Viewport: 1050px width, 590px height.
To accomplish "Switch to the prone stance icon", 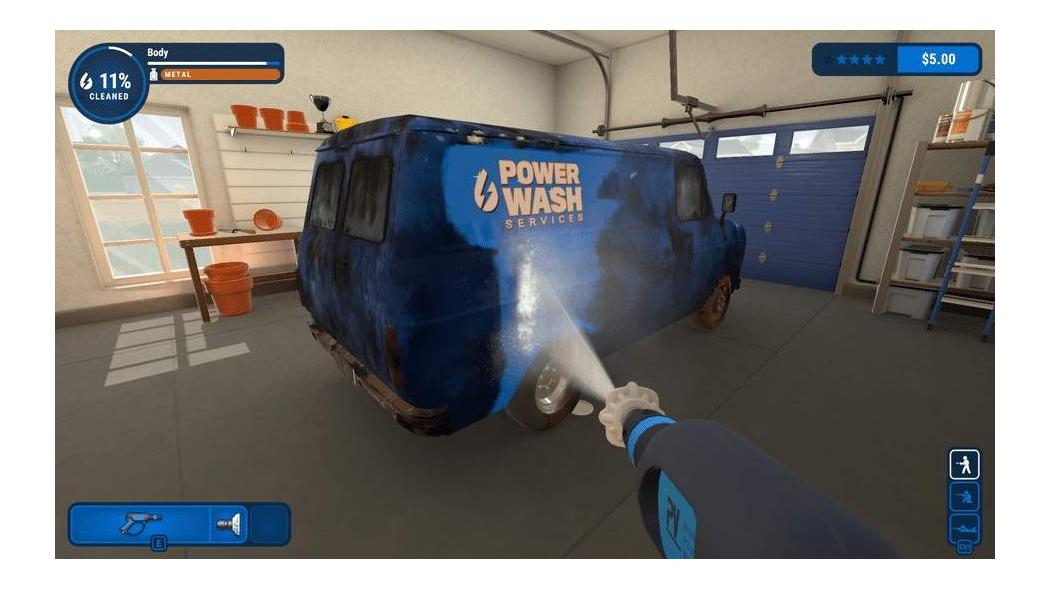I will [964, 527].
